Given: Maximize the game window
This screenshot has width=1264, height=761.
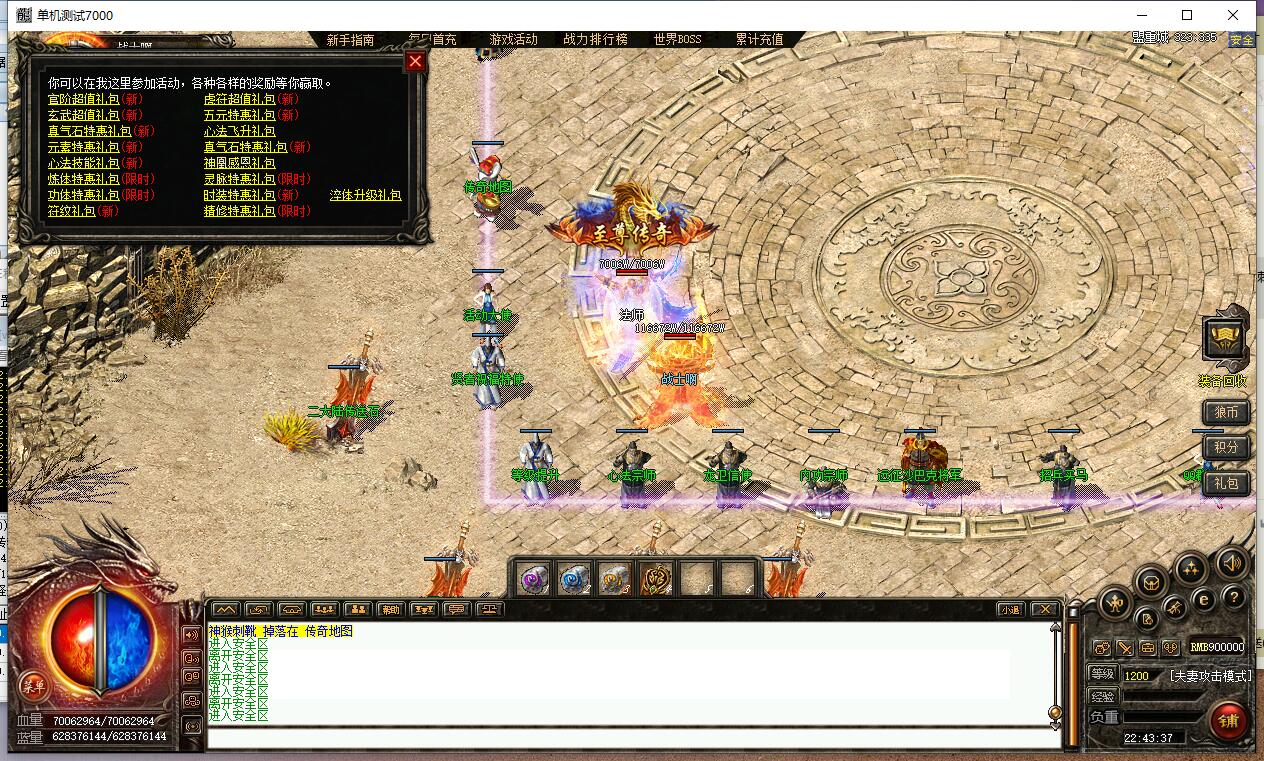Looking at the screenshot, I should click(x=1187, y=15).
